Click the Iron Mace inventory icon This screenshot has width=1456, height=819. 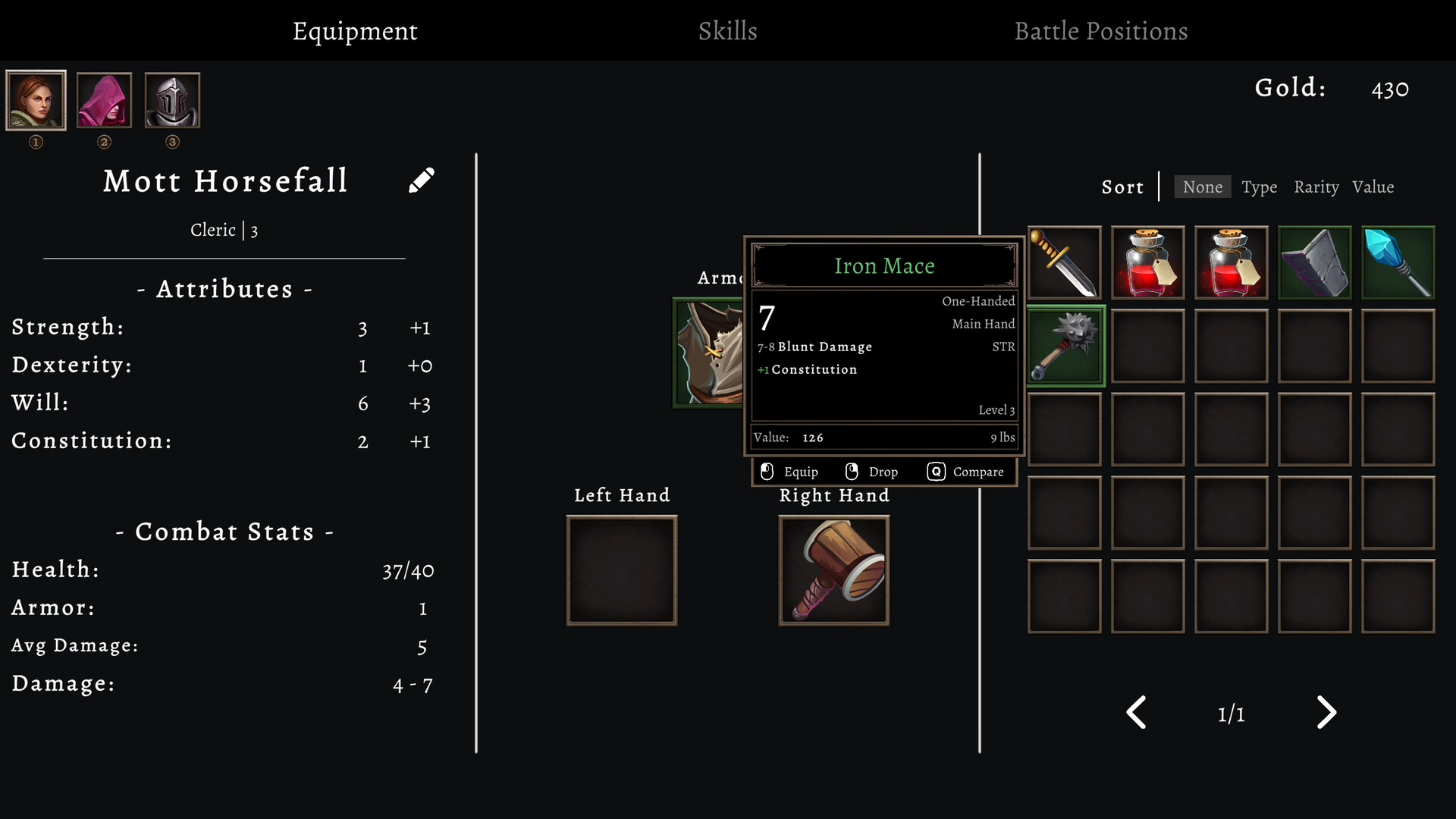(1064, 346)
